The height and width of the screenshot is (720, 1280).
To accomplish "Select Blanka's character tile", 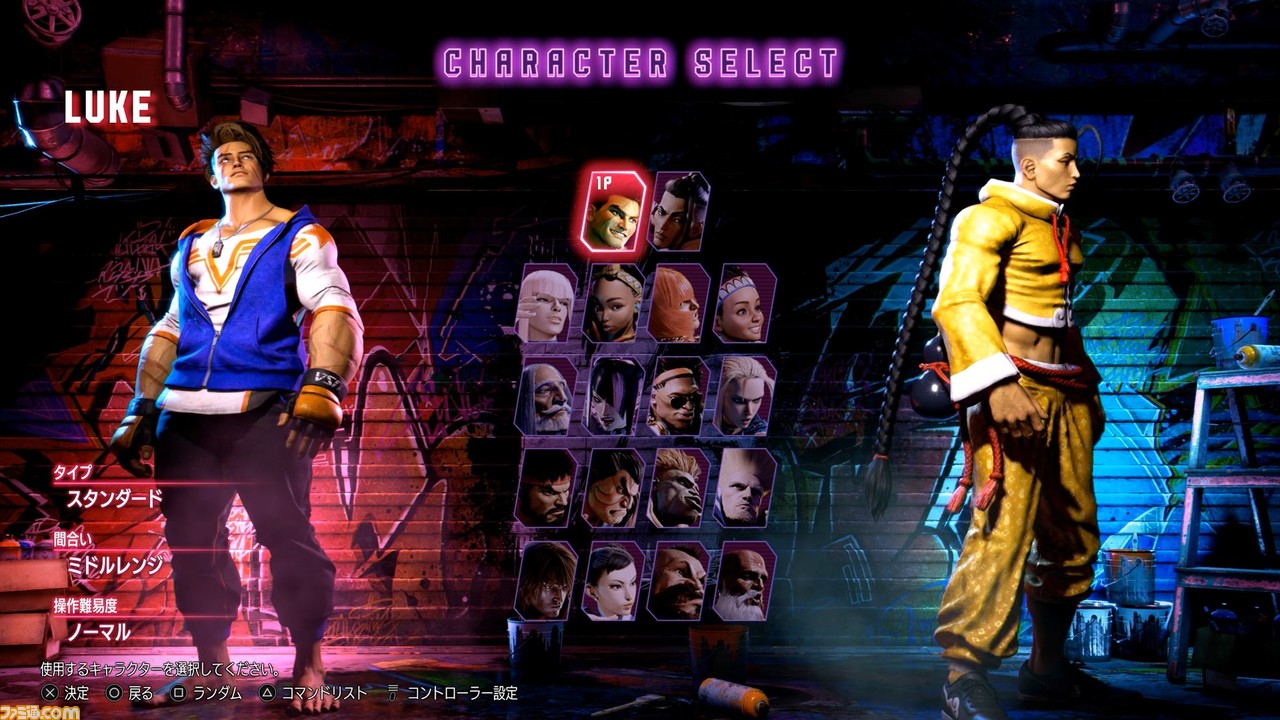I will click(x=678, y=488).
